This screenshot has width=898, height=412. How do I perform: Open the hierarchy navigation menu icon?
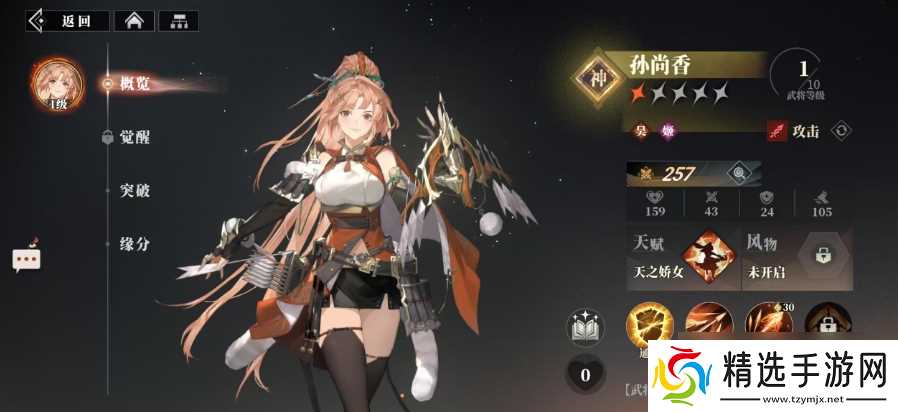click(178, 20)
